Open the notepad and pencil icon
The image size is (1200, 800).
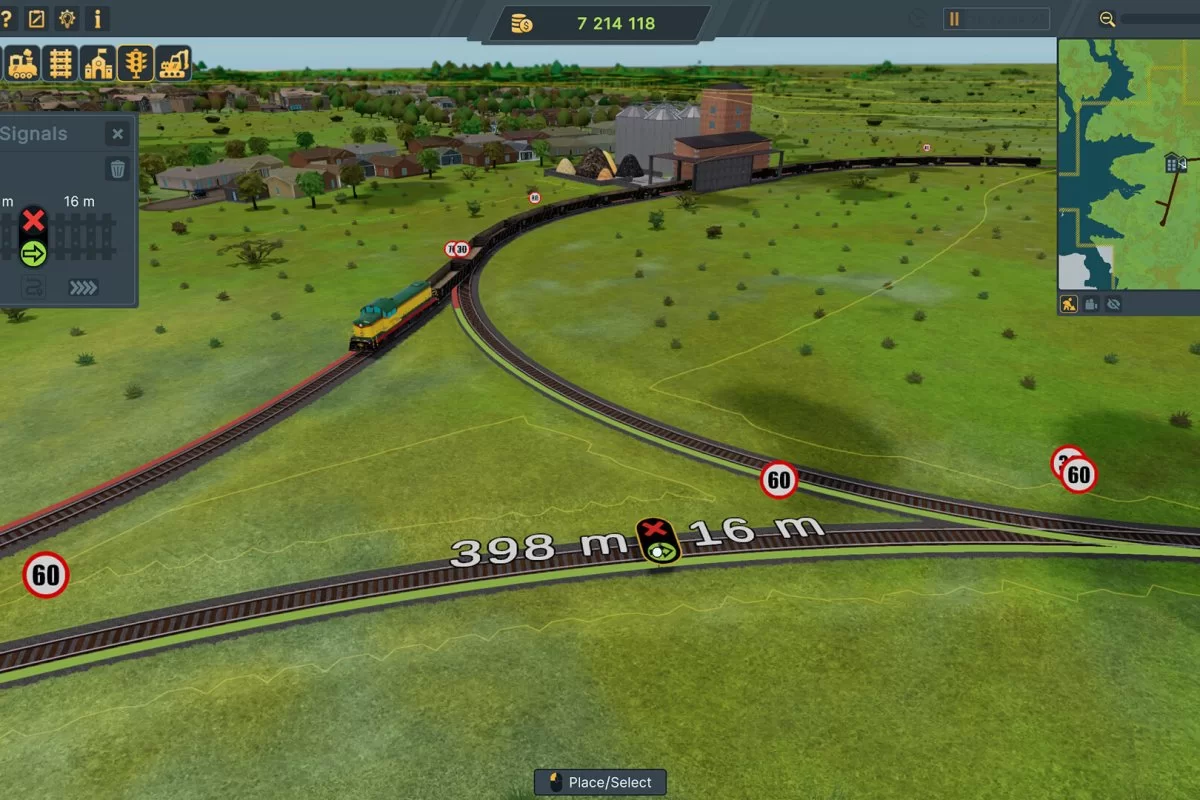point(37,18)
